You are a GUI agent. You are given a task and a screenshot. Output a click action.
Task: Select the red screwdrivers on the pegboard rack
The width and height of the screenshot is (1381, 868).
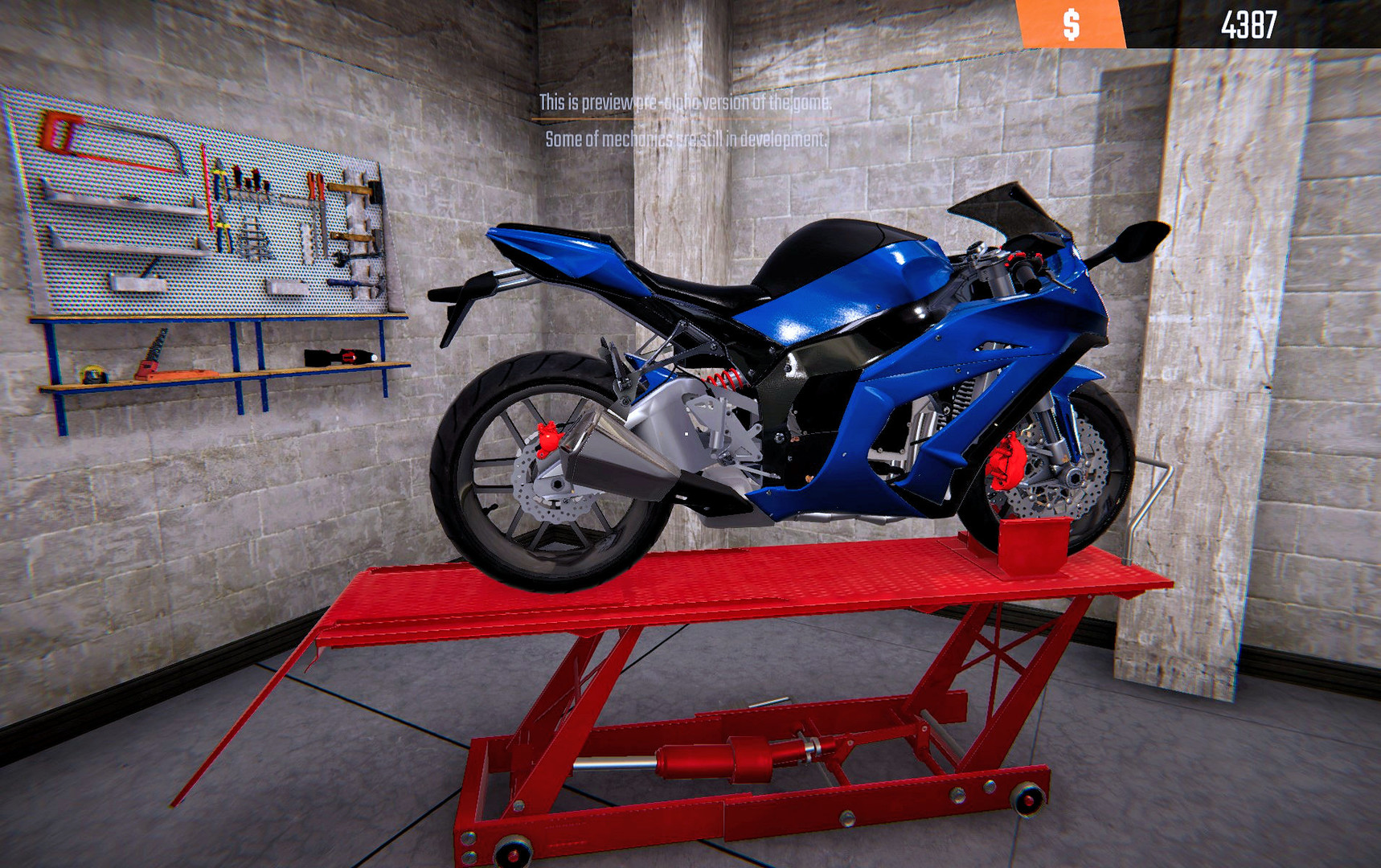click(247, 175)
